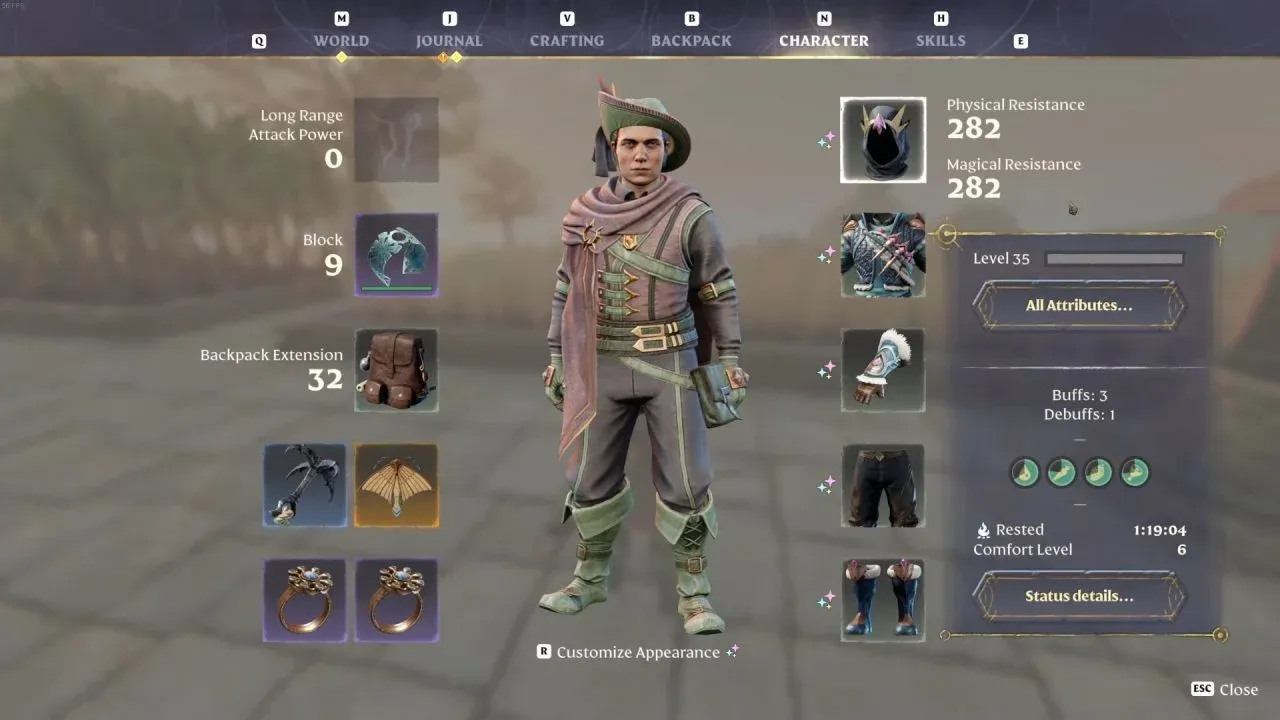Show Status details
The image size is (1280, 720).
click(1079, 596)
